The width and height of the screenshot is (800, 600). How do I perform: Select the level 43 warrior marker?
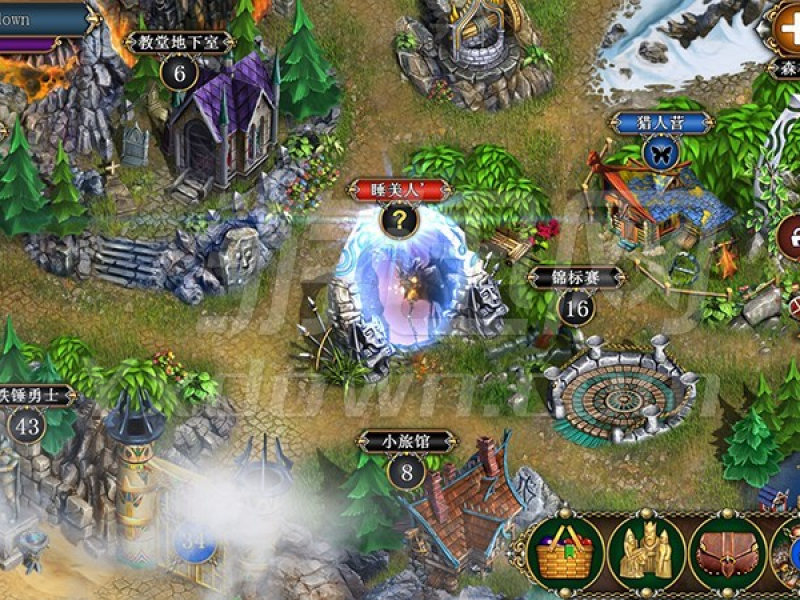click(x=29, y=426)
